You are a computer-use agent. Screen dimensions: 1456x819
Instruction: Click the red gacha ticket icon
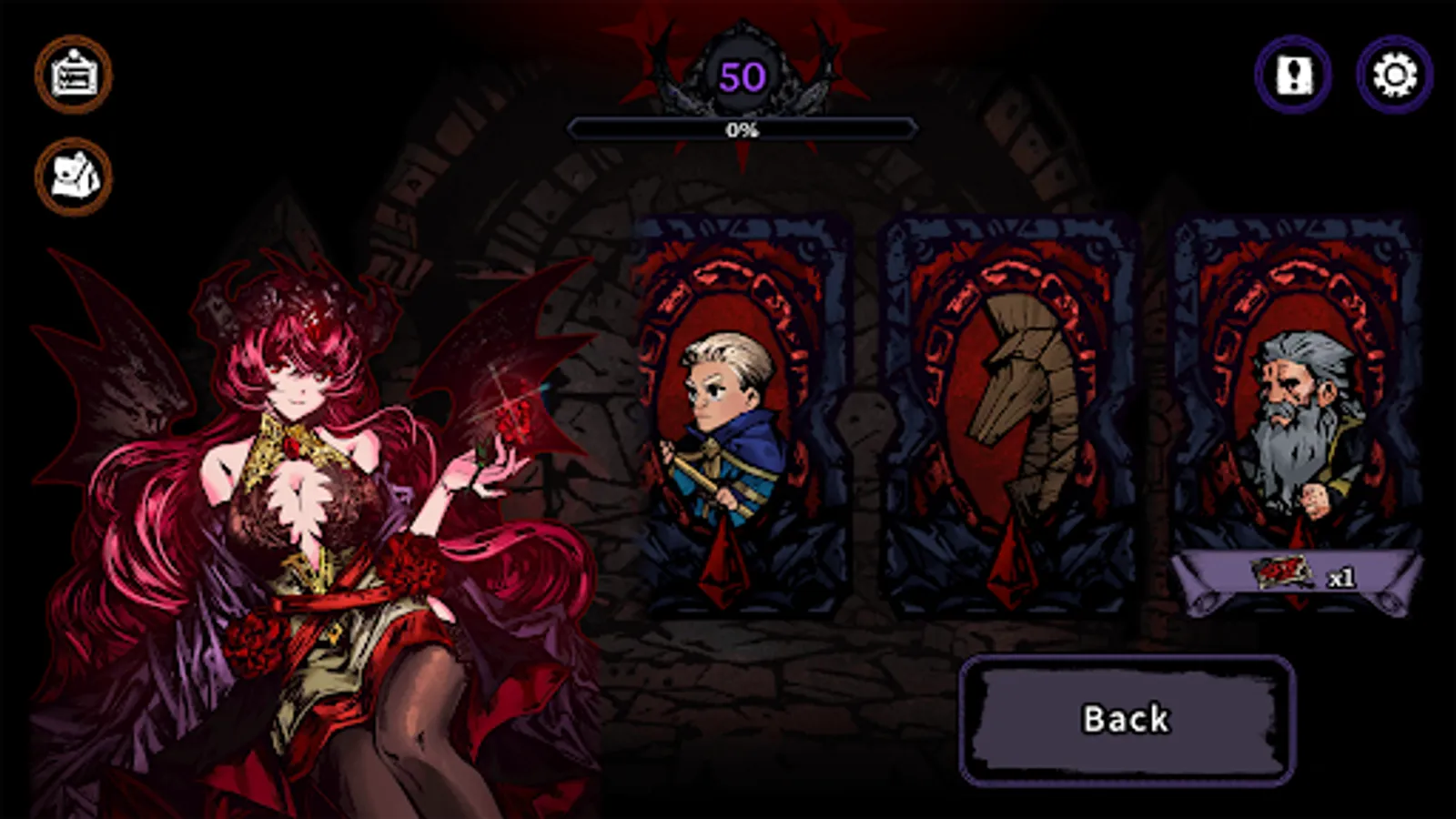[1281, 573]
